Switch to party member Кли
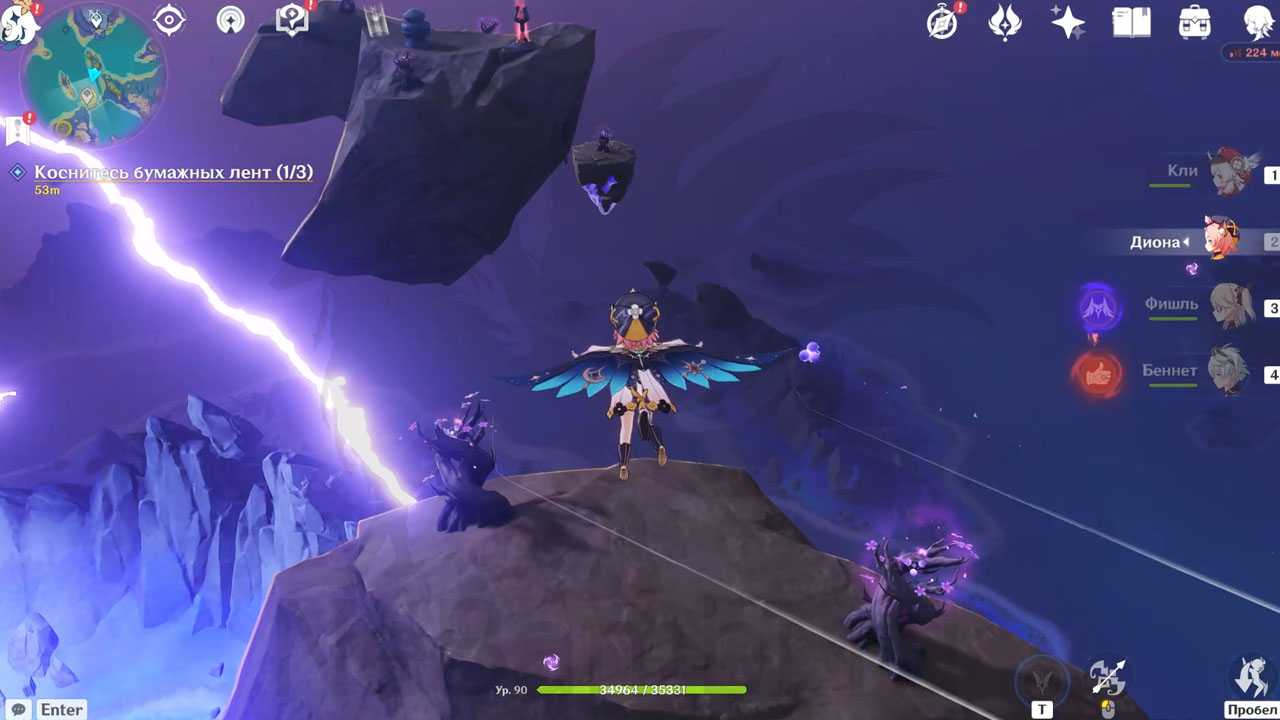The image size is (1280, 720). [x=1228, y=173]
